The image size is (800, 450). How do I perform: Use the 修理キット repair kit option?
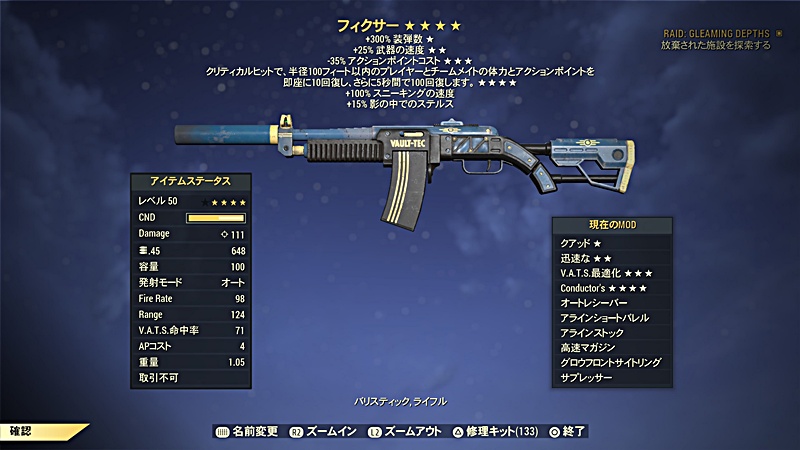498,432
